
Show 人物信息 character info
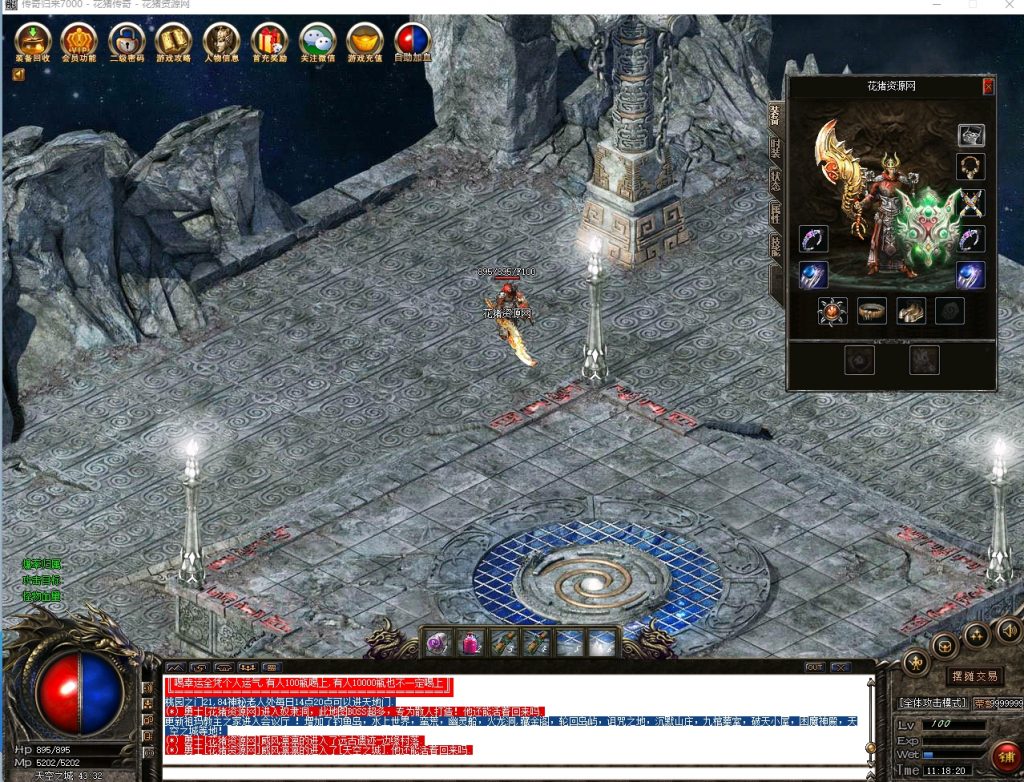coord(222,42)
